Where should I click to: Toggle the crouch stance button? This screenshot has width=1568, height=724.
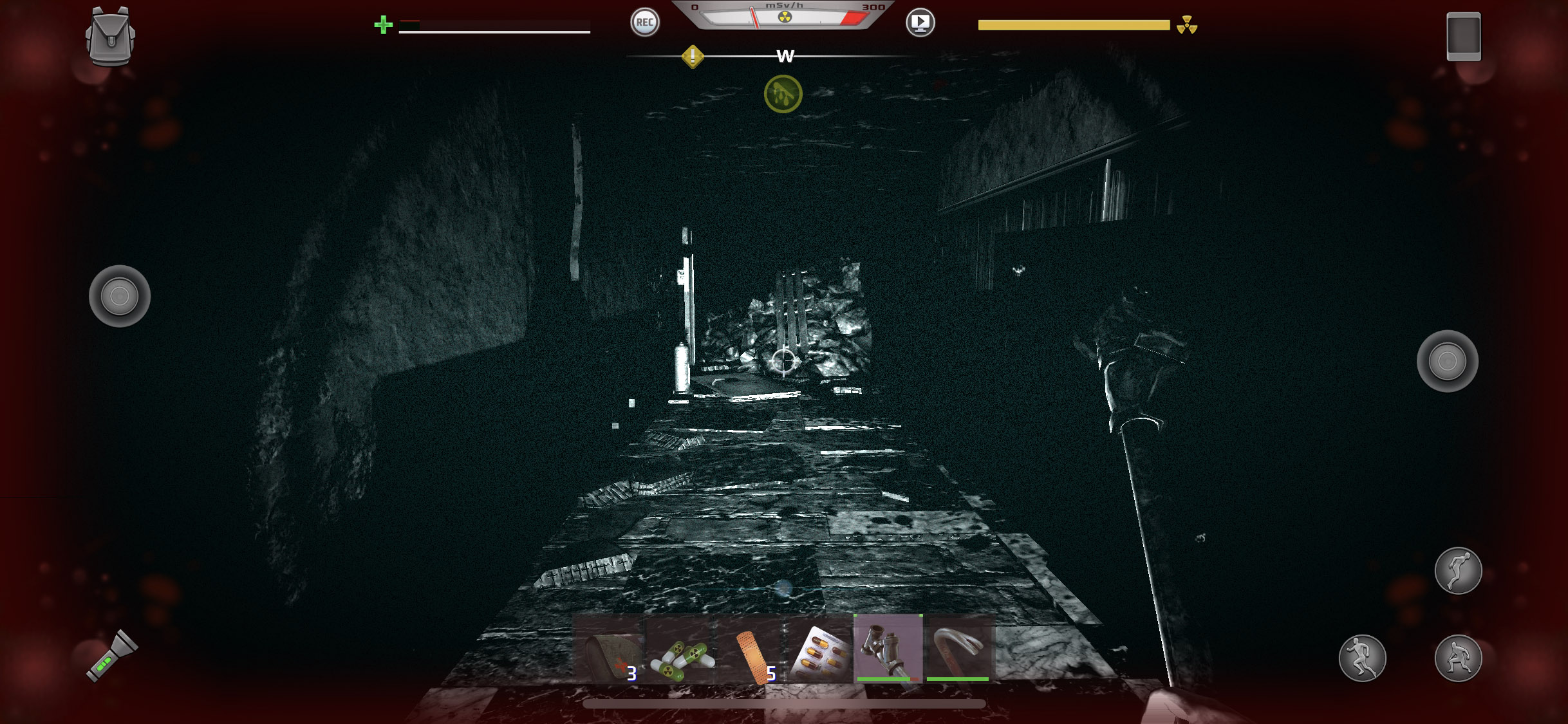(x=1458, y=658)
